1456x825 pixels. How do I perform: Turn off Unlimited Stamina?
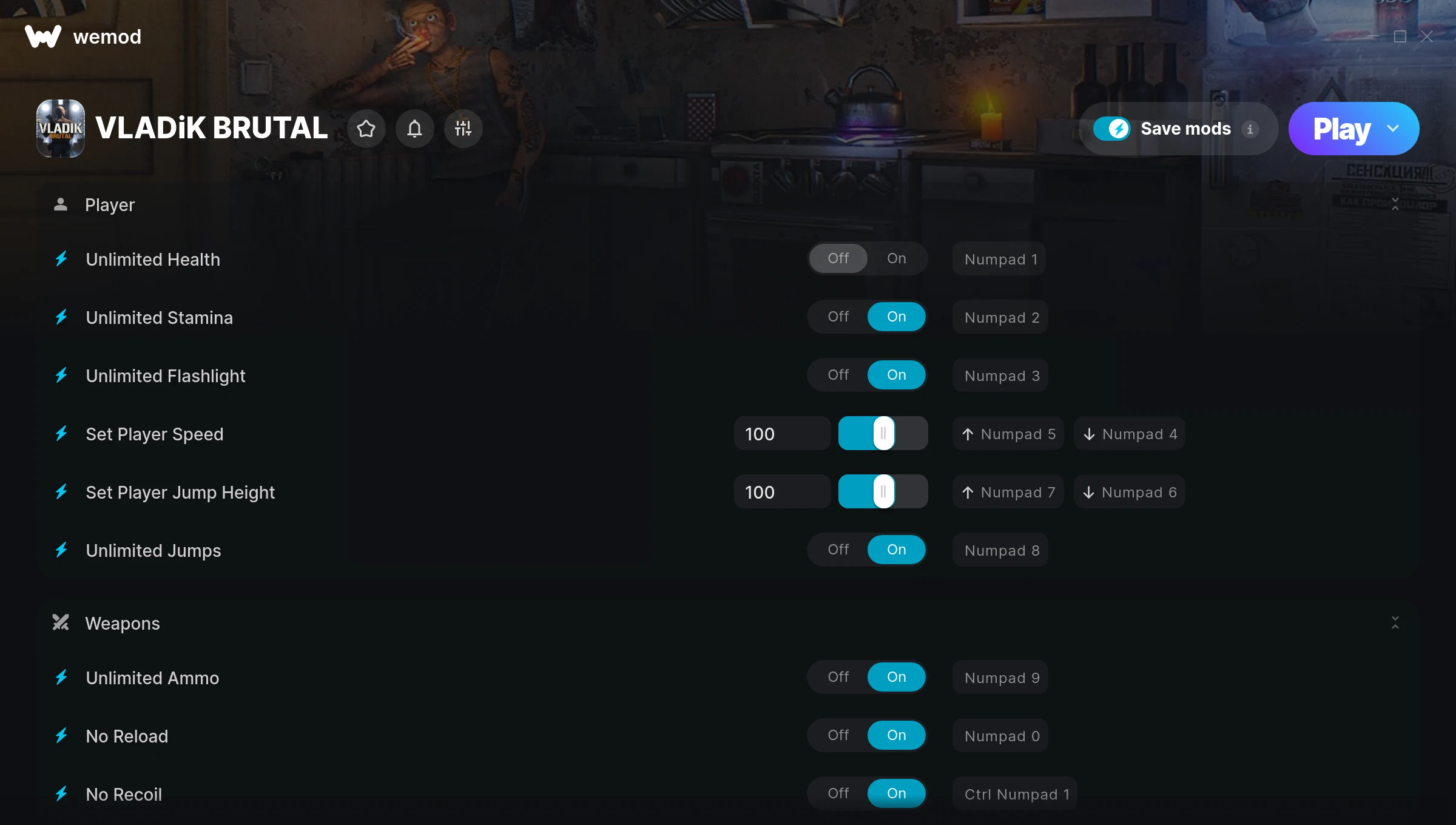point(838,316)
